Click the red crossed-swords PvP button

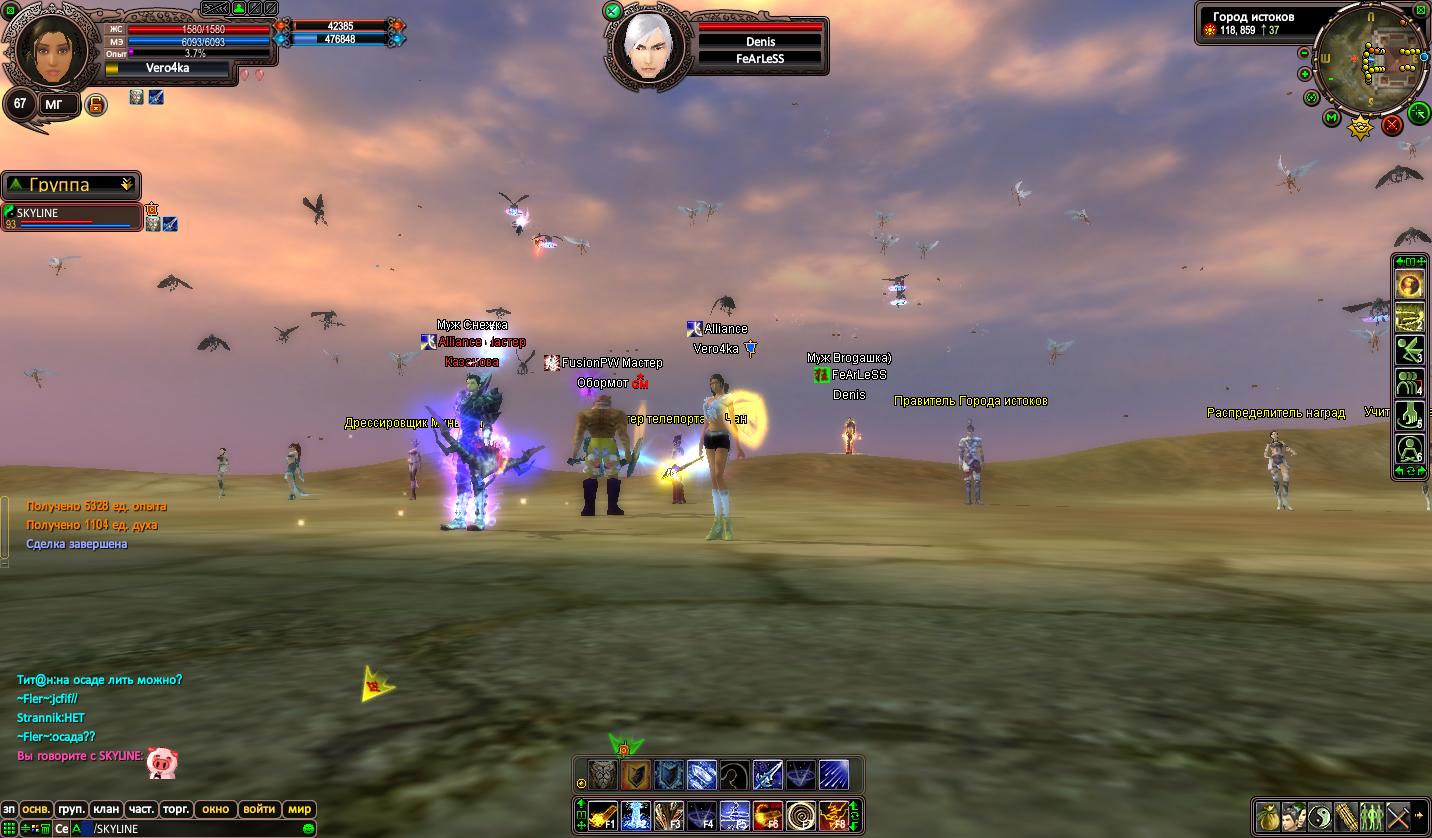pos(1392,125)
